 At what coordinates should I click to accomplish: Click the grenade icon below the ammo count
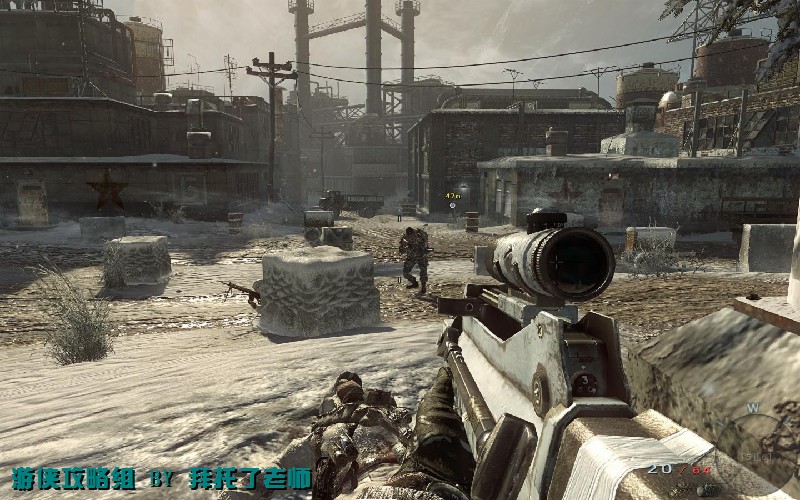pyautogui.click(x=703, y=490)
